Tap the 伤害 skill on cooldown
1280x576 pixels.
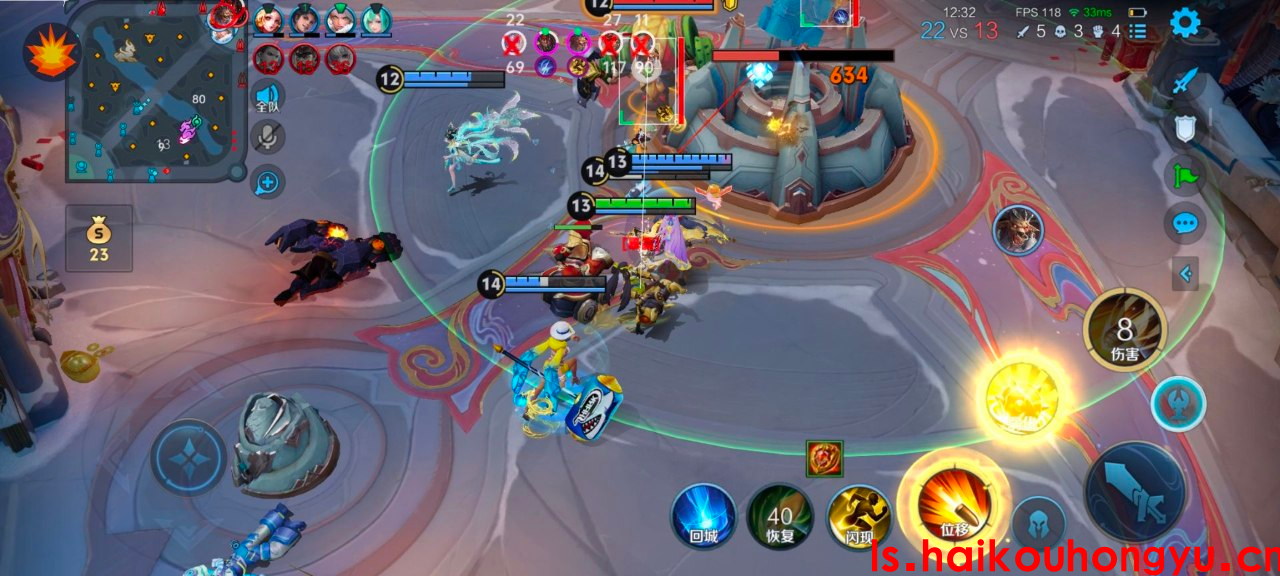(1125, 330)
